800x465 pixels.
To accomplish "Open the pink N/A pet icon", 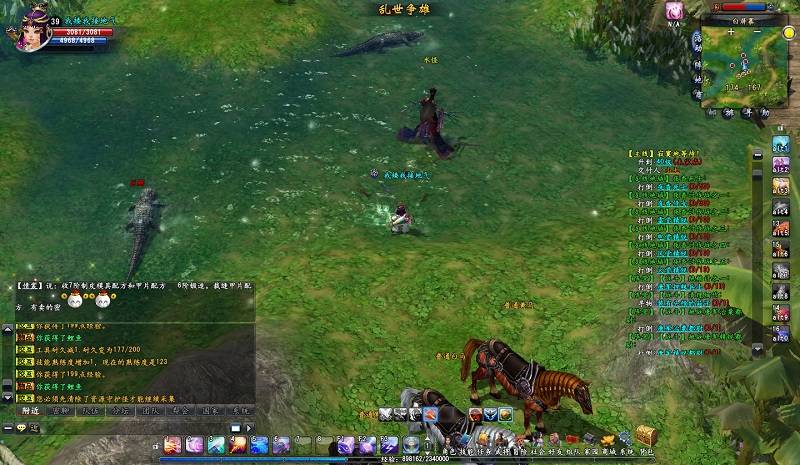I will click(x=675, y=10).
